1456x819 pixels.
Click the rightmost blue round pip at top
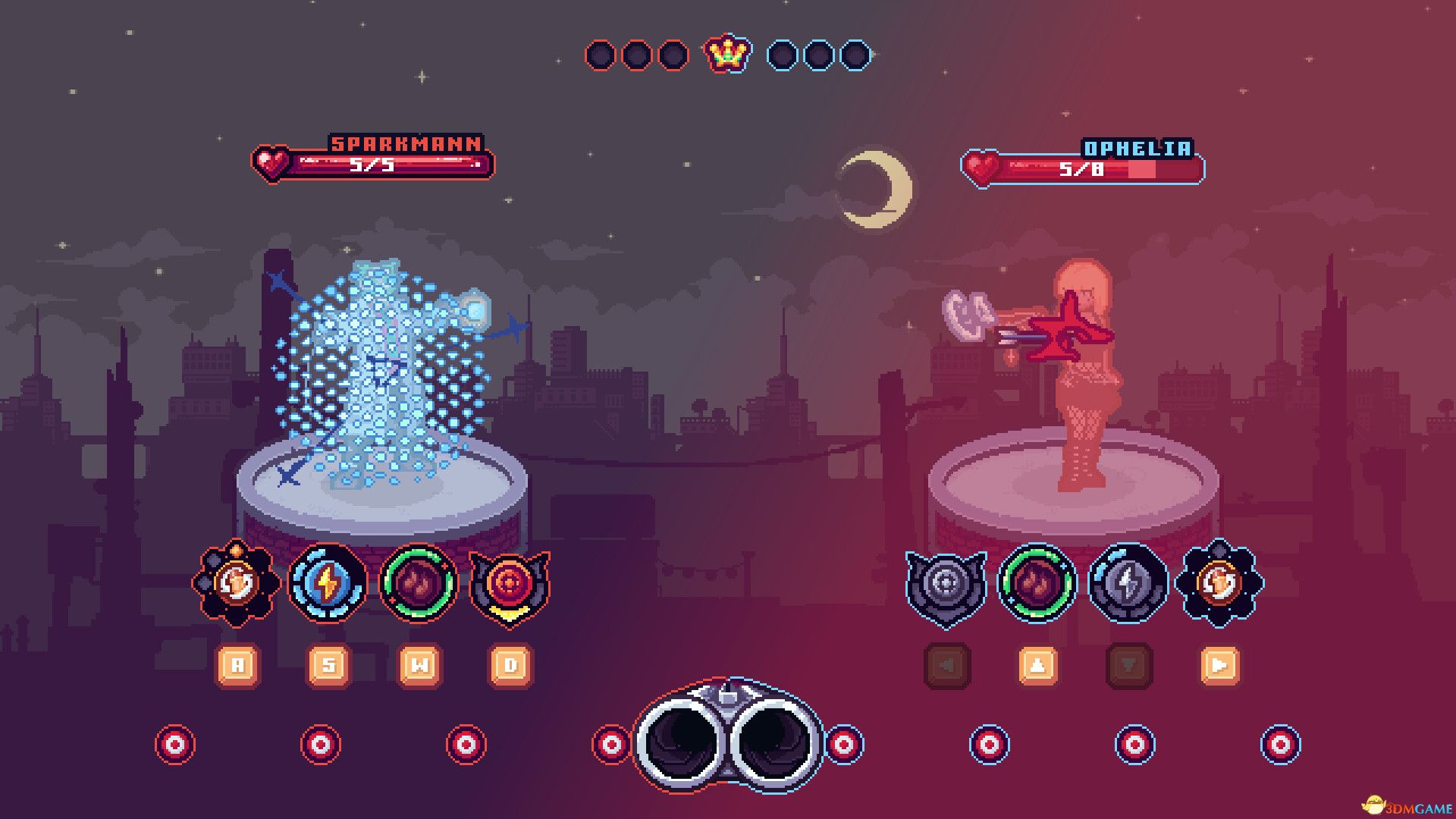pyautogui.click(x=854, y=55)
